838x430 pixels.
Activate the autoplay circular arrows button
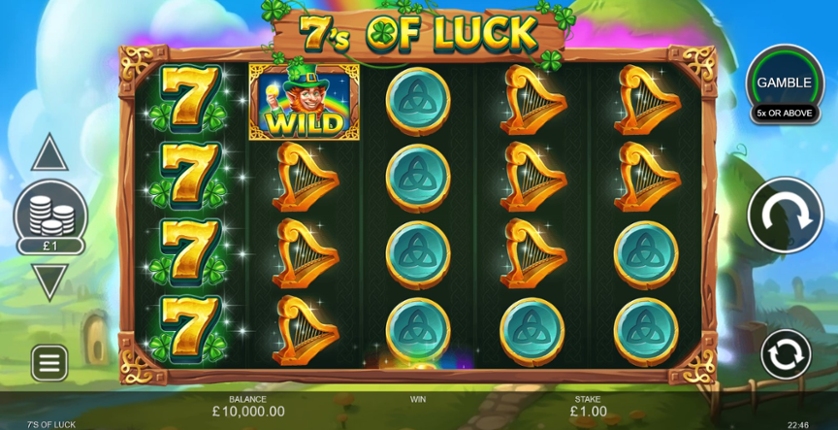785,354
